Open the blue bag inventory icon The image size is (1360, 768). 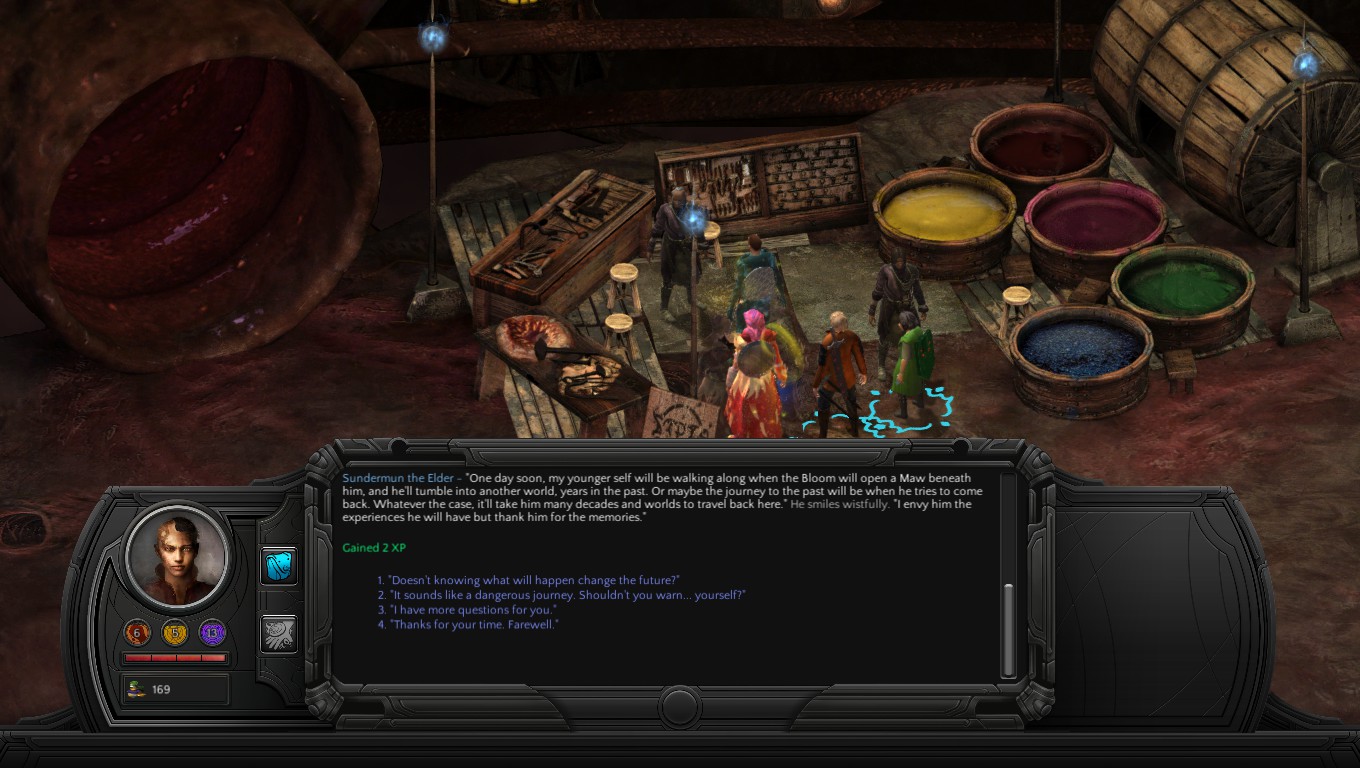[x=279, y=566]
